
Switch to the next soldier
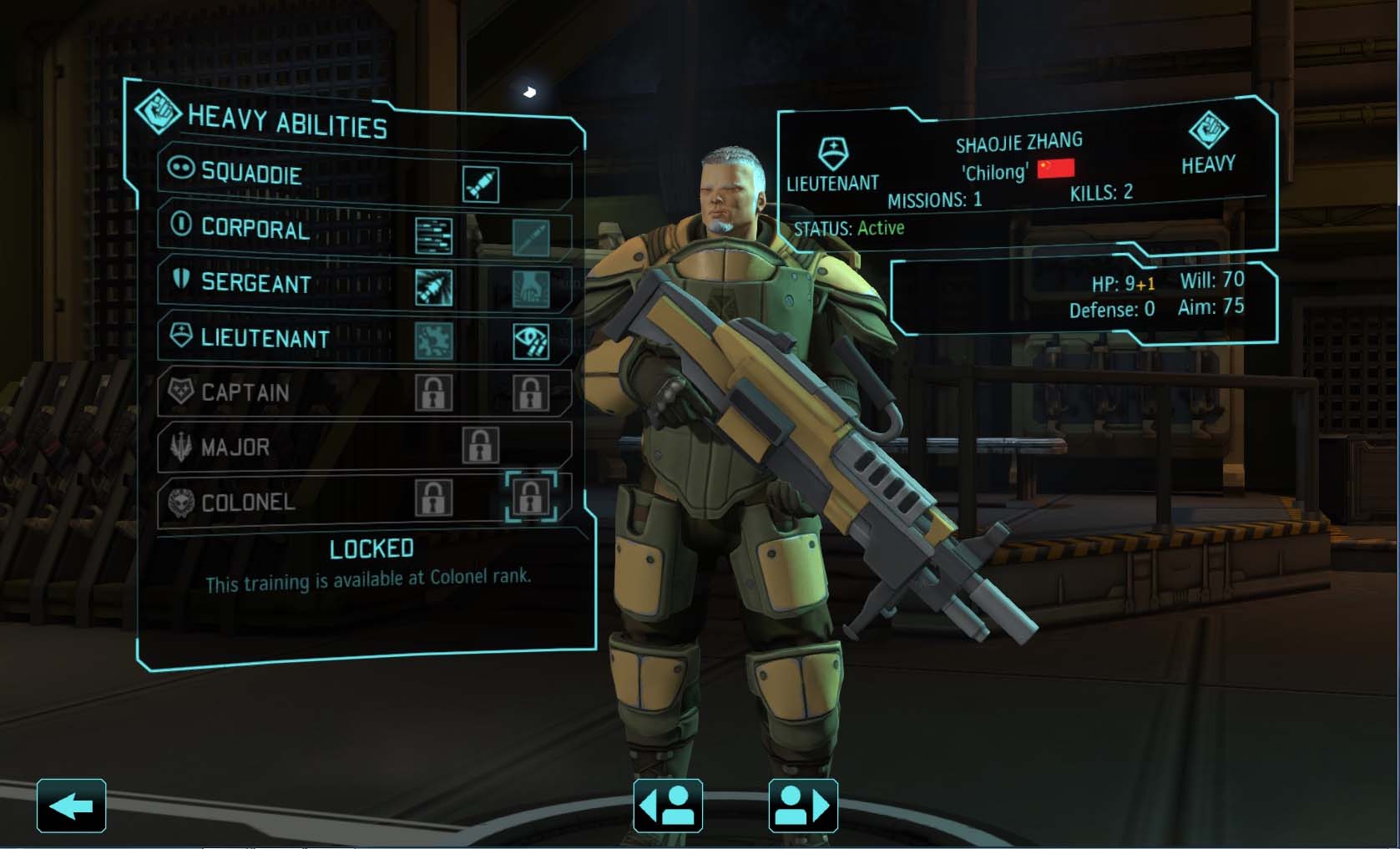(x=802, y=806)
